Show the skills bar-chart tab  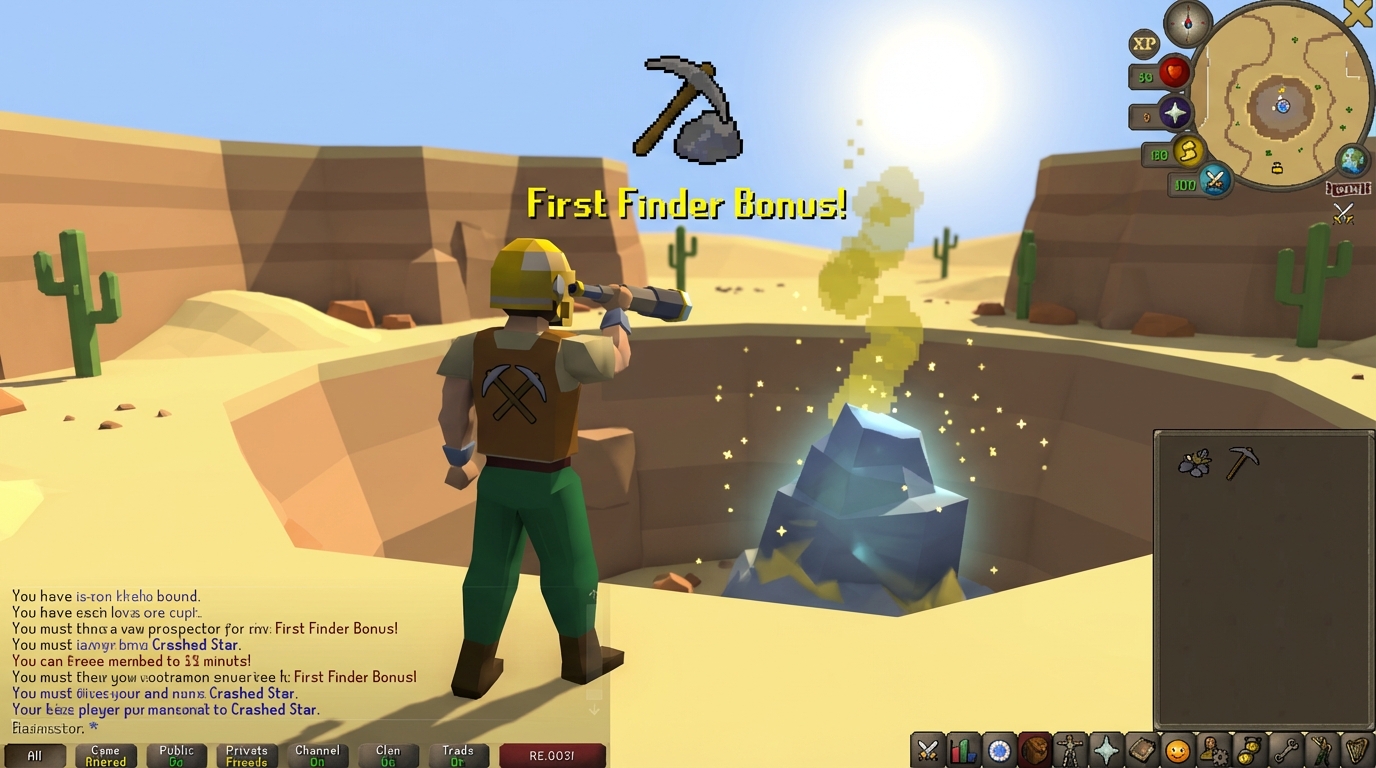(964, 749)
